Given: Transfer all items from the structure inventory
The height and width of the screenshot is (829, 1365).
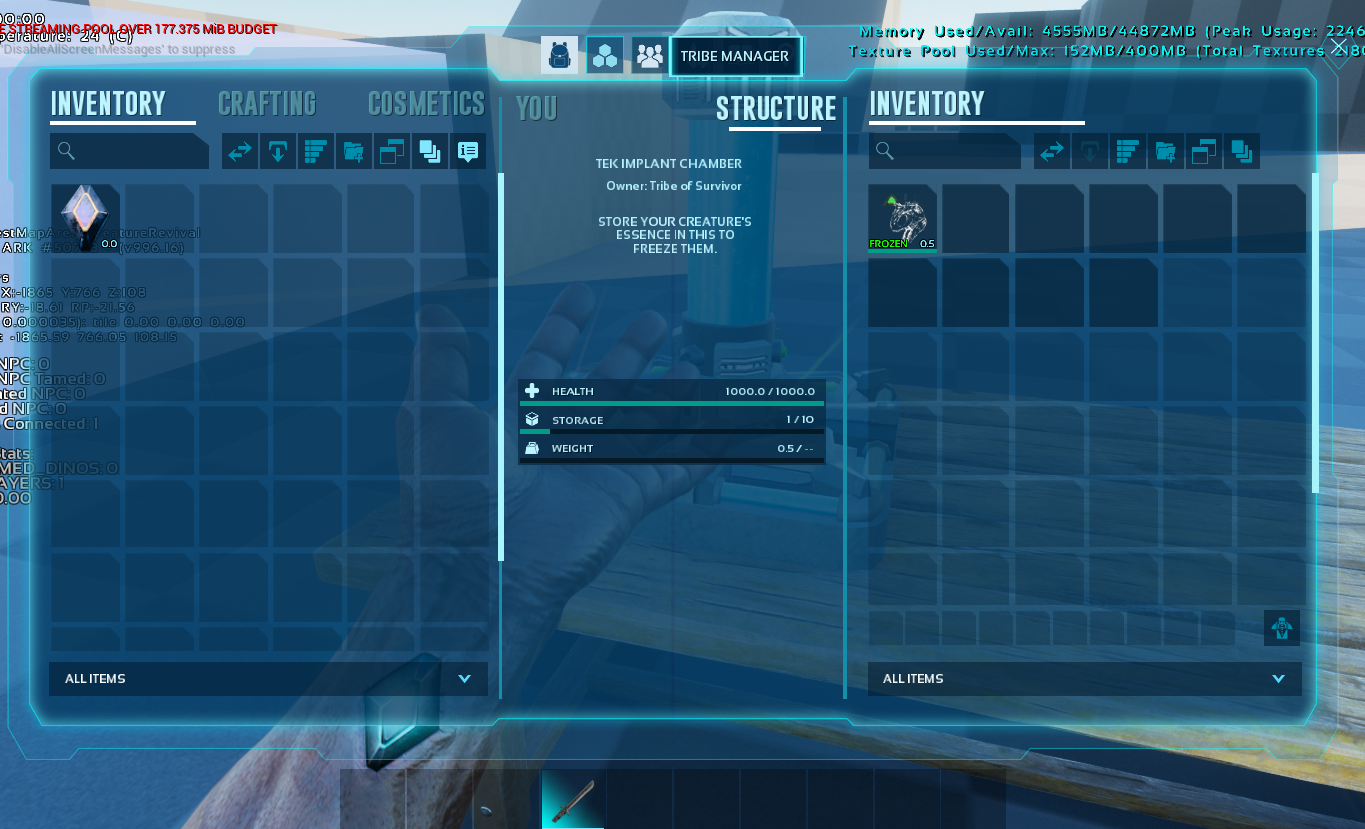Looking at the screenshot, I should point(1052,152).
